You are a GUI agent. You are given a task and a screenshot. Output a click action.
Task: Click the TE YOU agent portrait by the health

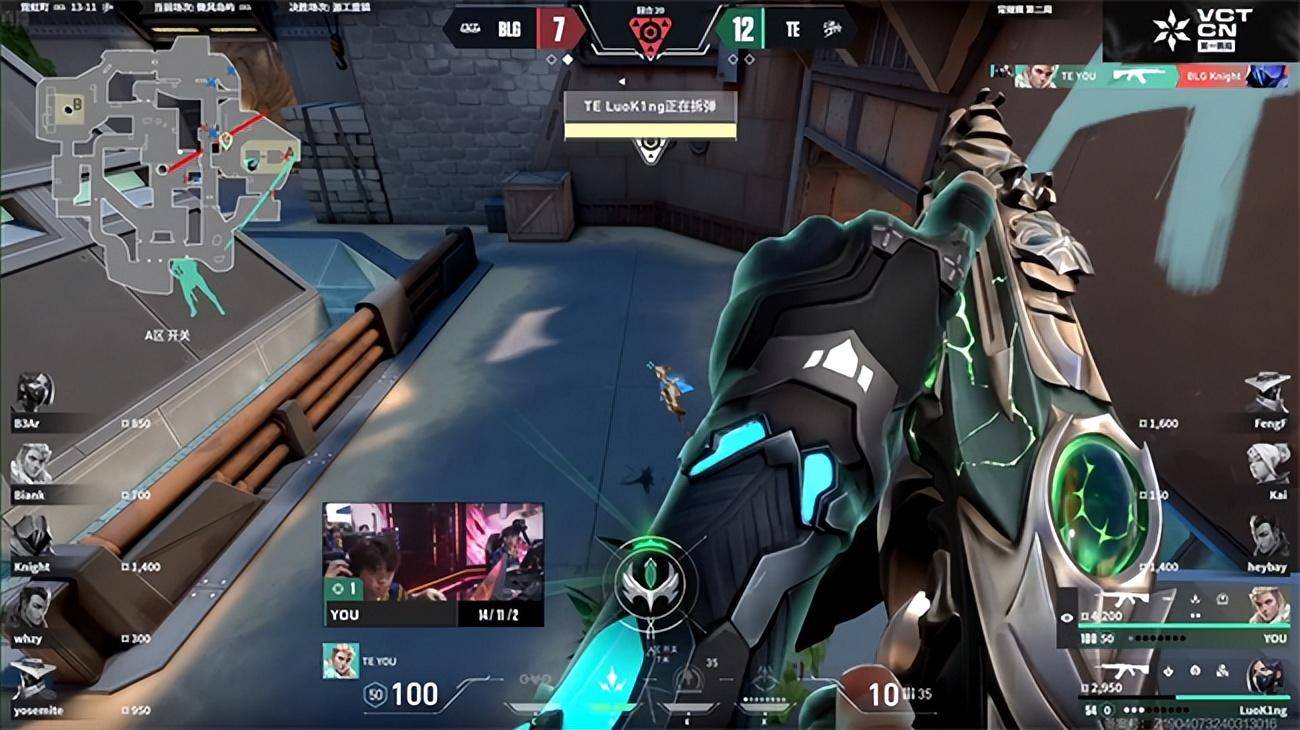pyautogui.click(x=341, y=660)
